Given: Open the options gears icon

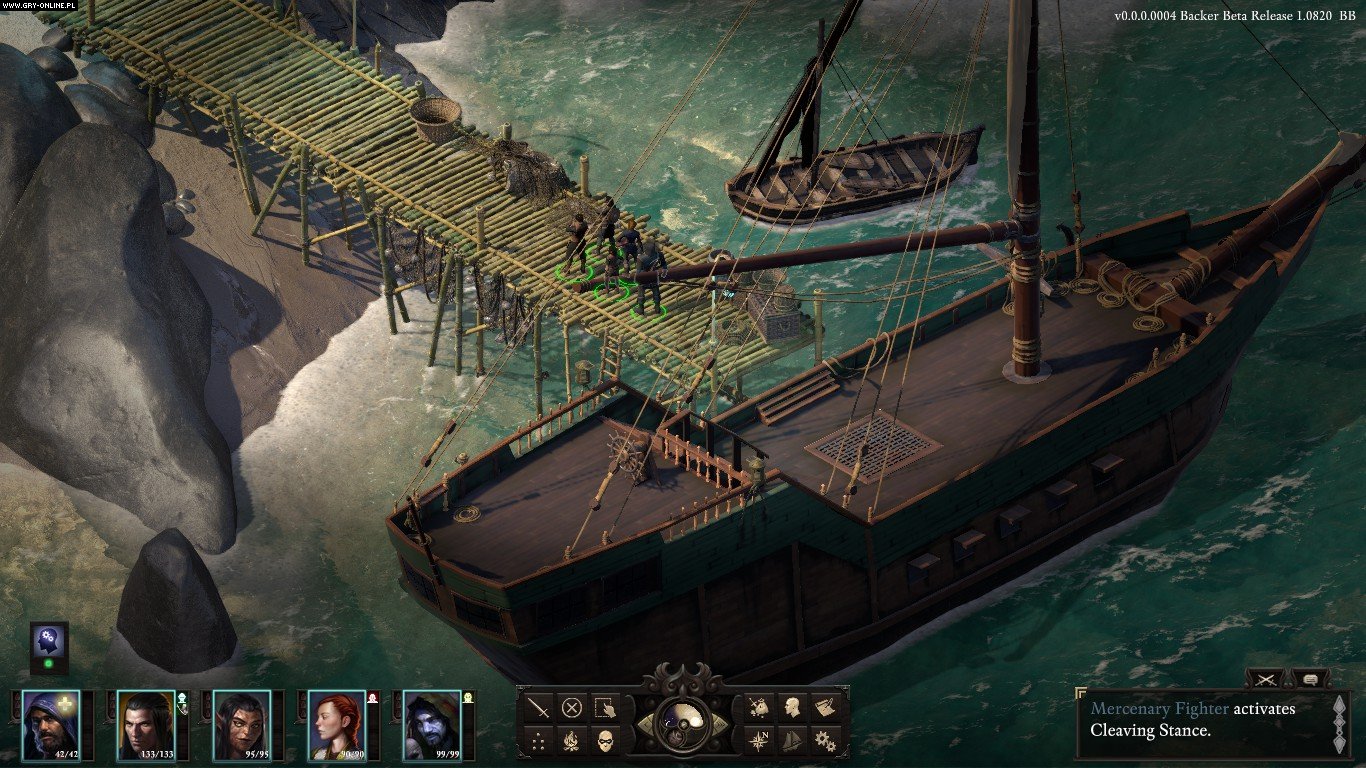Looking at the screenshot, I should (824, 741).
